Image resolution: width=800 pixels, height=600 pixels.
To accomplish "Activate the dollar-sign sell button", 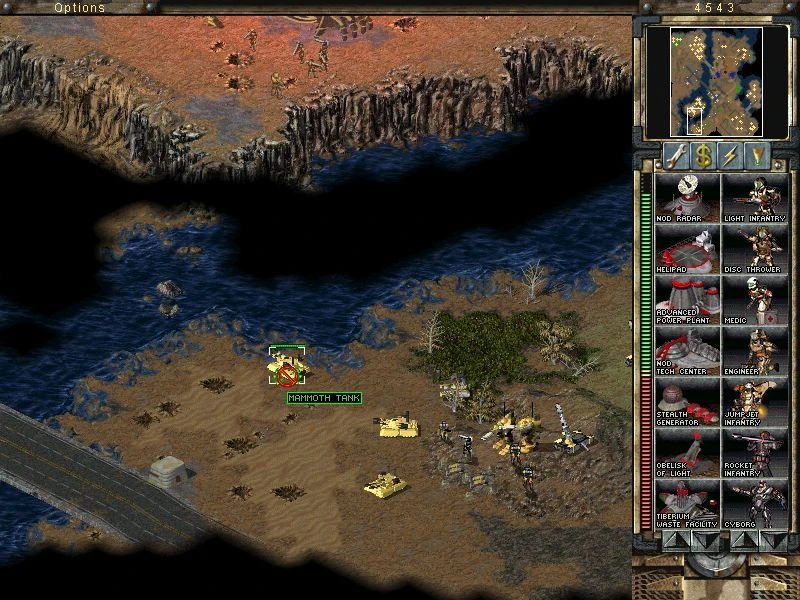I will coord(704,156).
